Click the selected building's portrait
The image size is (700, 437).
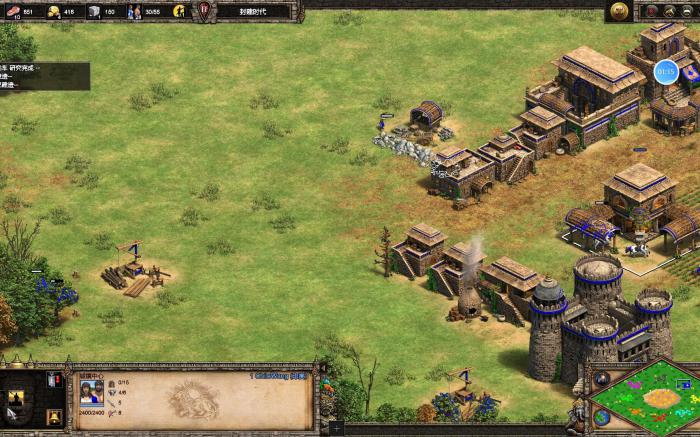coord(90,389)
